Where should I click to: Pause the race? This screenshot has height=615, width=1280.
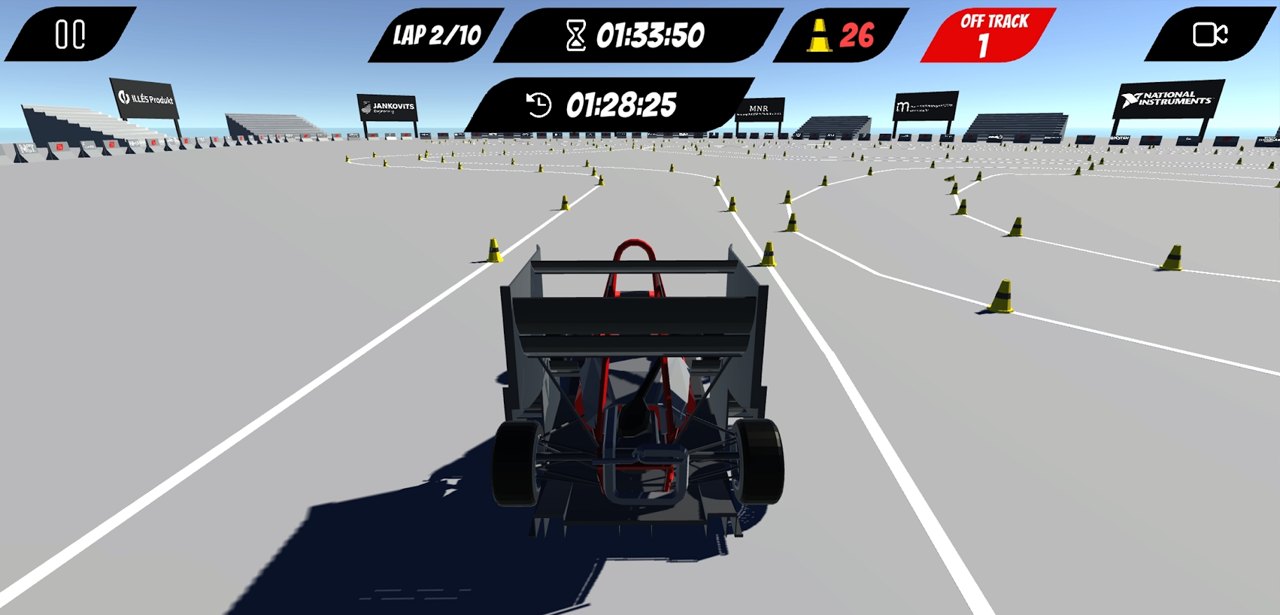(x=70, y=35)
